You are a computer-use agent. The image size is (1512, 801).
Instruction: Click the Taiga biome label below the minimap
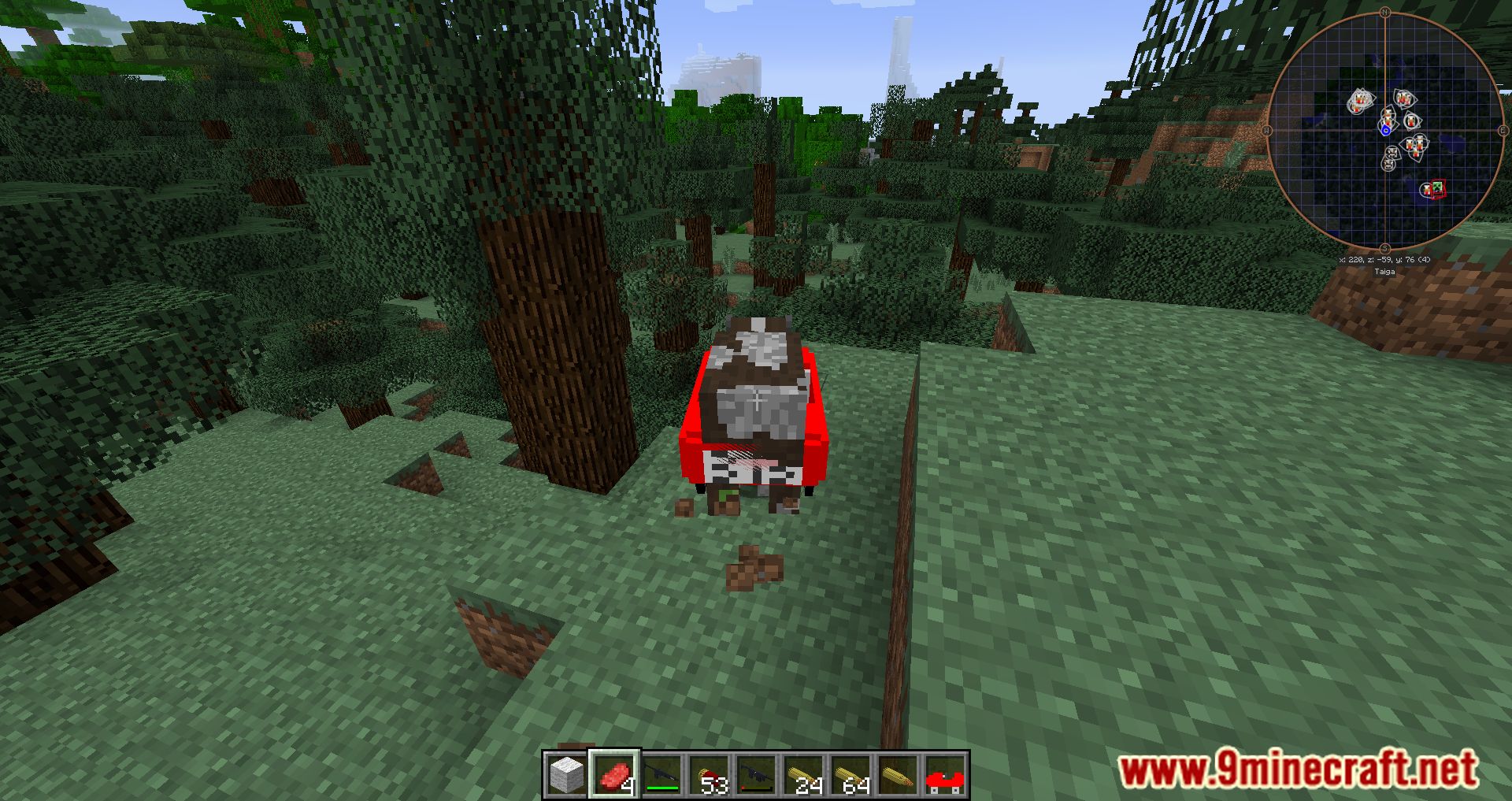pos(1385,271)
